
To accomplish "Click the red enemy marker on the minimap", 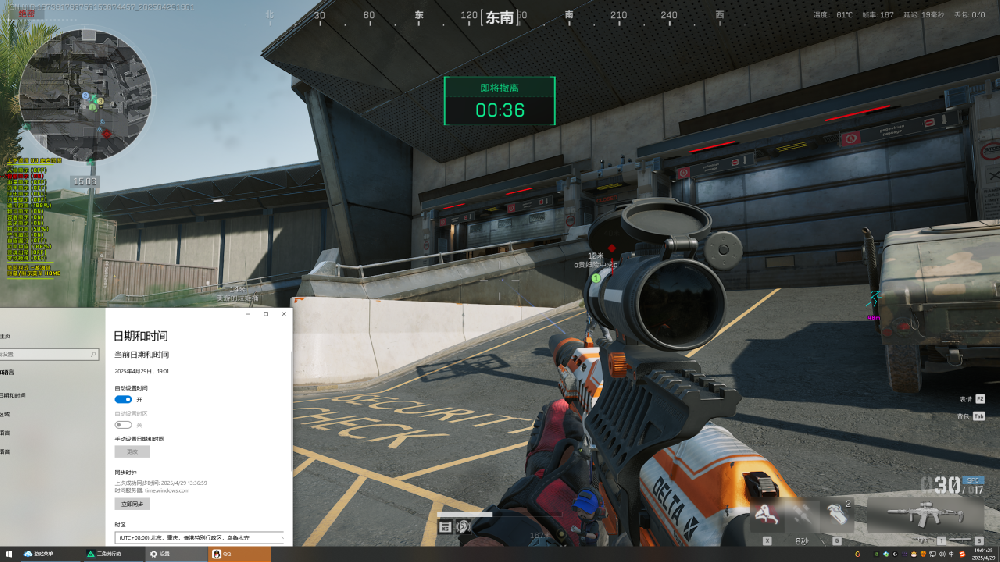I will pyautogui.click(x=107, y=132).
